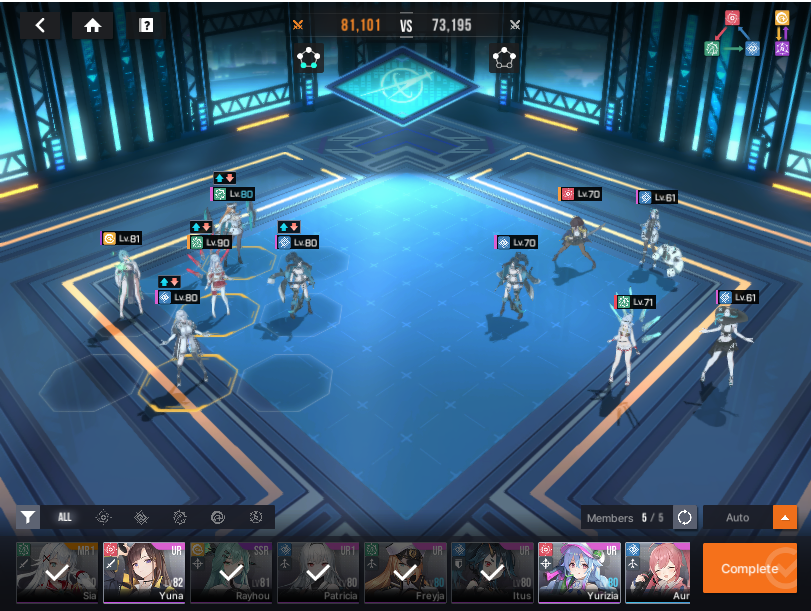Reset the team members selection
Image resolution: width=811 pixels, height=611 pixels.
pyautogui.click(x=685, y=517)
